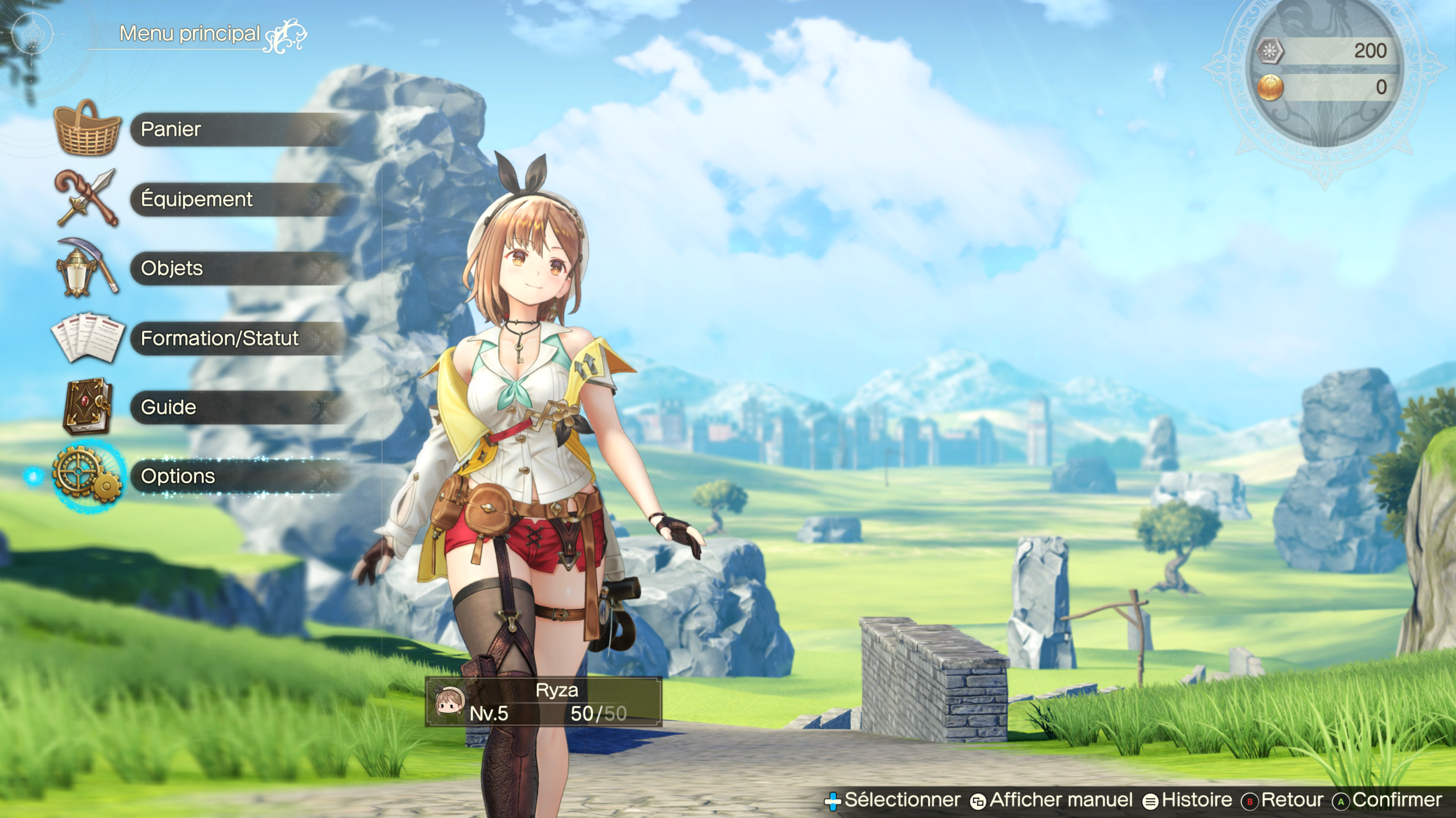Click the Confirmer label

1396,800
